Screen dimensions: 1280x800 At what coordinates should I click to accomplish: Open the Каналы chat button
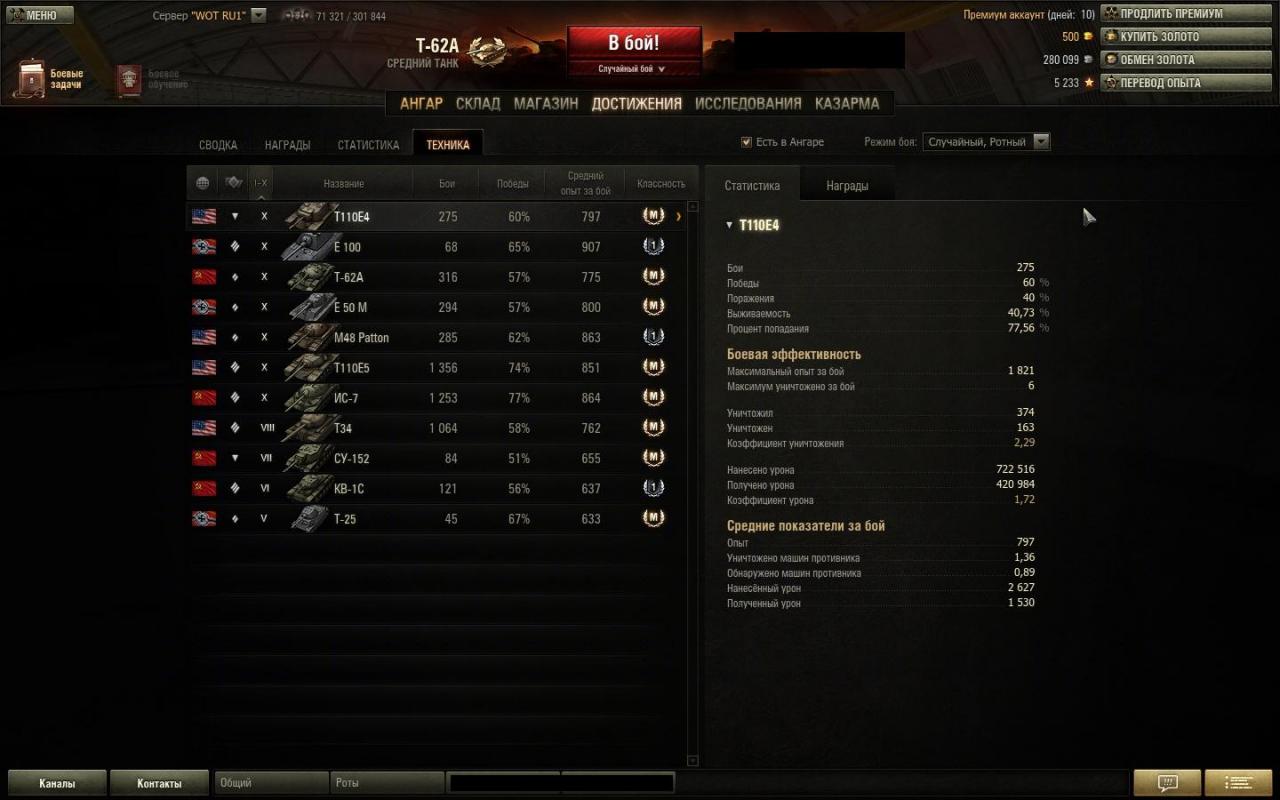(x=57, y=783)
